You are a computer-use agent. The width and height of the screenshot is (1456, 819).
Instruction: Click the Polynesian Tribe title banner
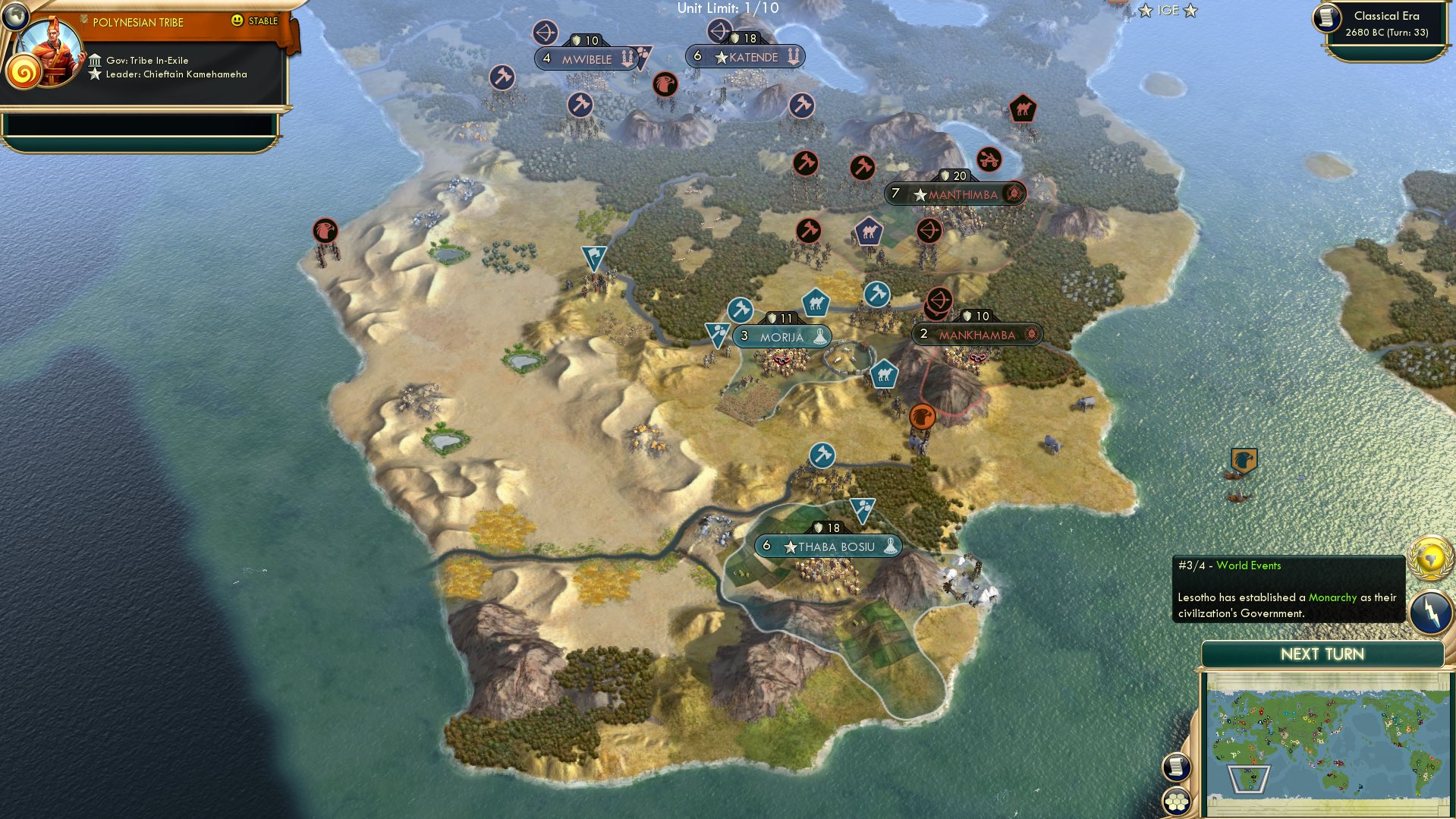[x=138, y=23]
